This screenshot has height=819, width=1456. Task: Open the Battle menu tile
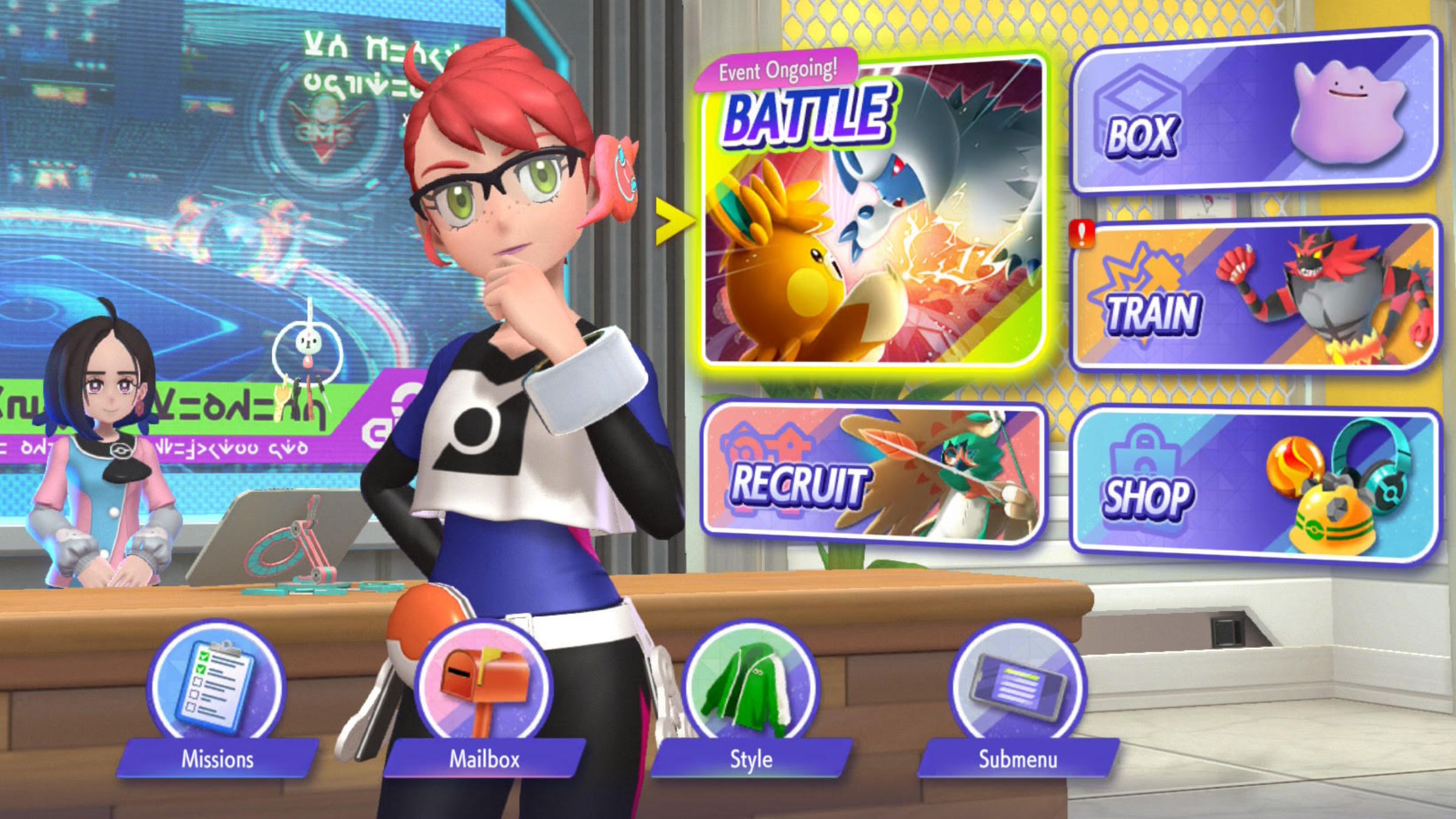tap(874, 212)
